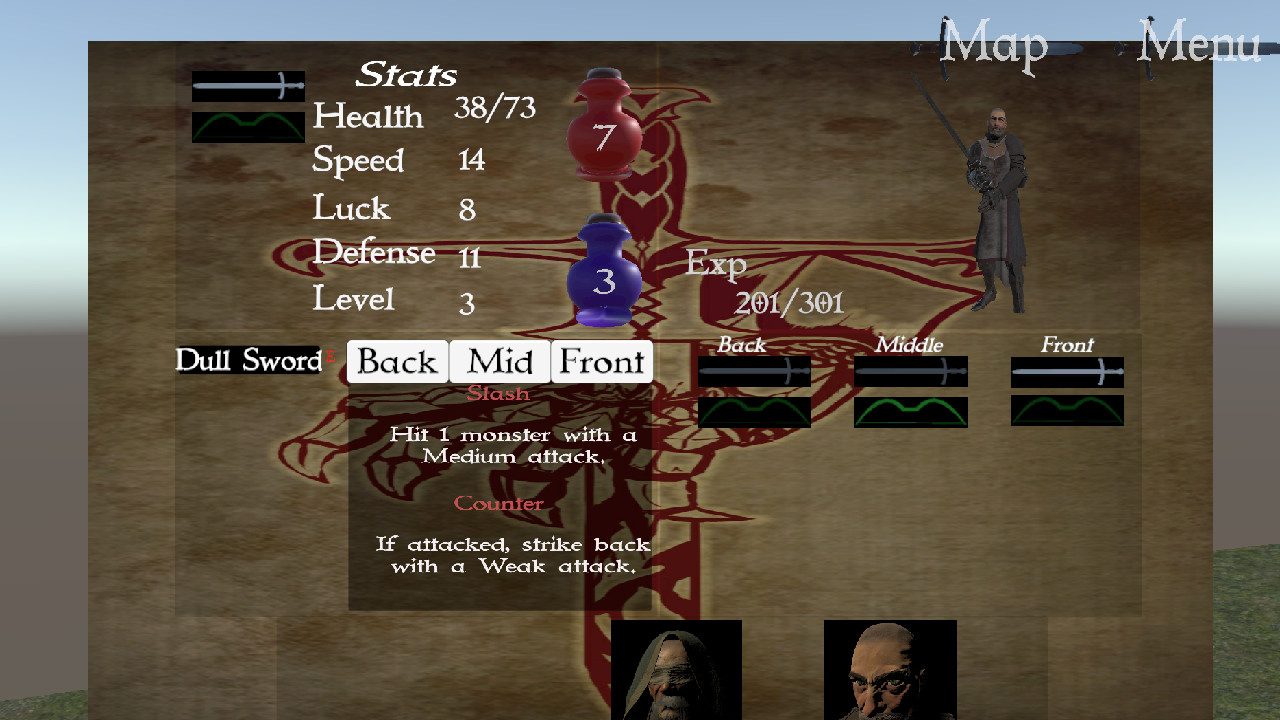Image resolution: width=1280 pixels, height=720 pixels.
Task: Select the bright sword icon under Front
Action: (1067, 372)
